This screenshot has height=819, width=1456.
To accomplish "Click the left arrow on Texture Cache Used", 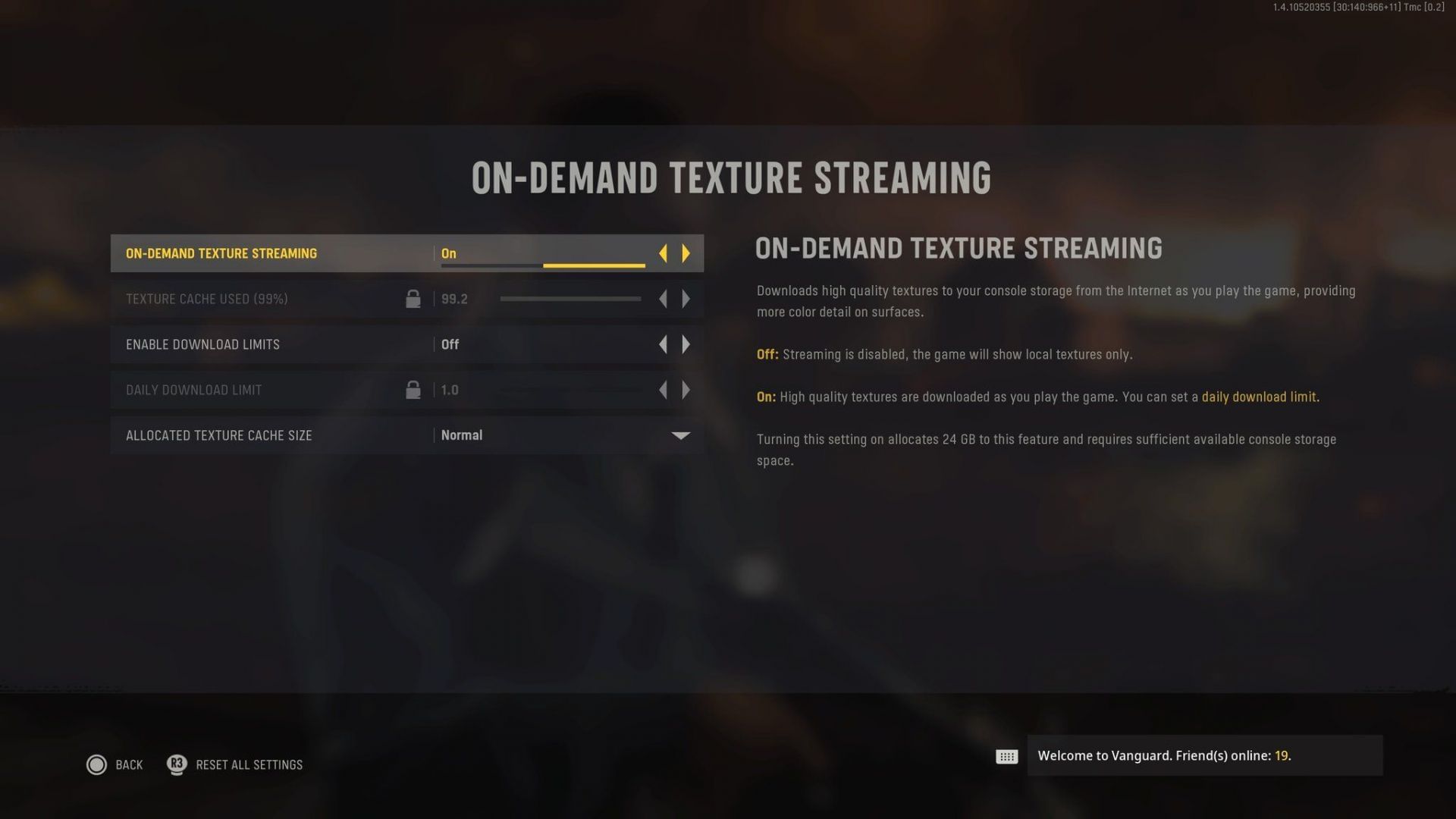I will pyautogui.click(x=663, y=298).
